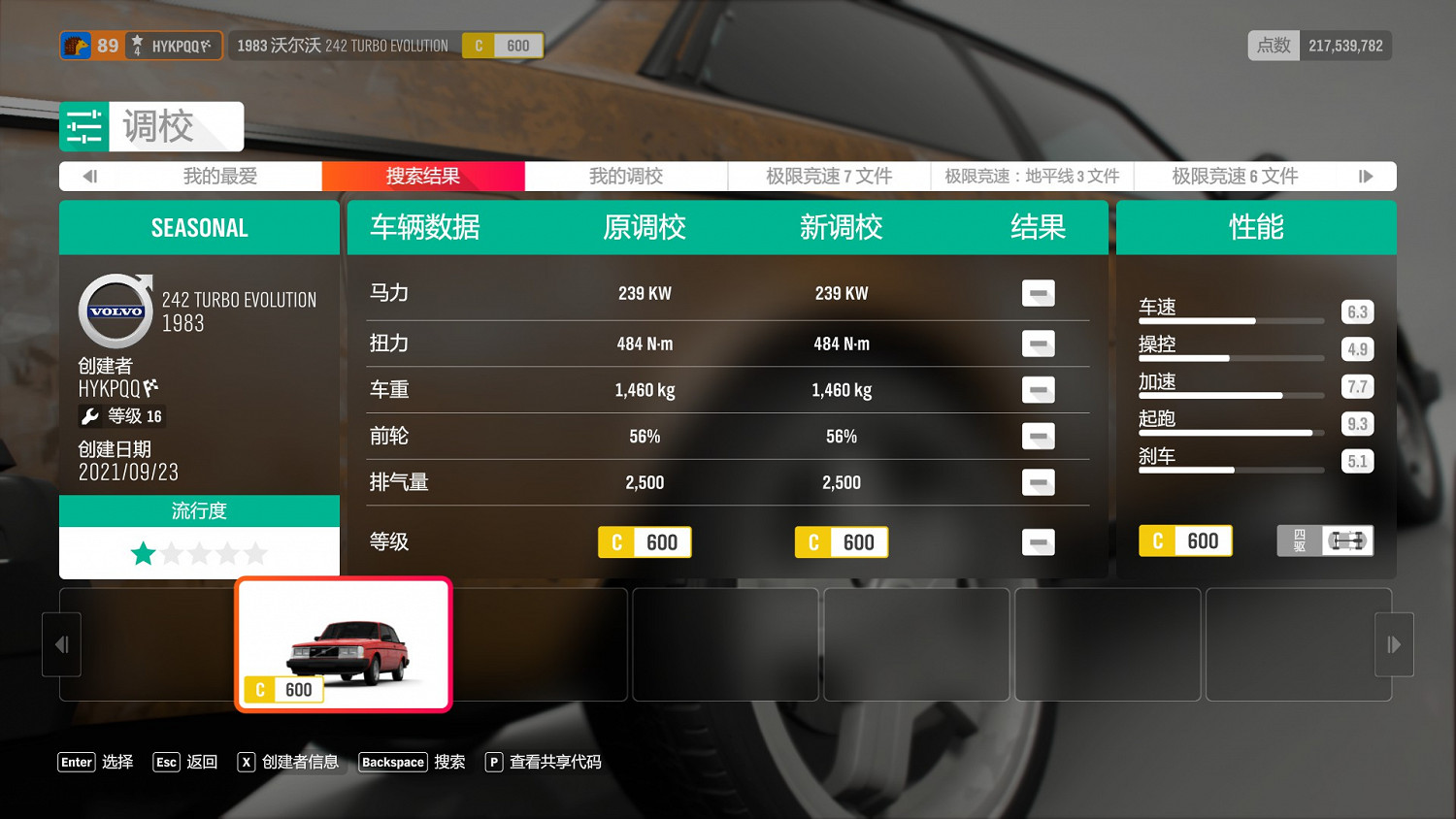Rate by clicking the first popularity star
Screen dimensions: 1456x819
click(143, 553)
